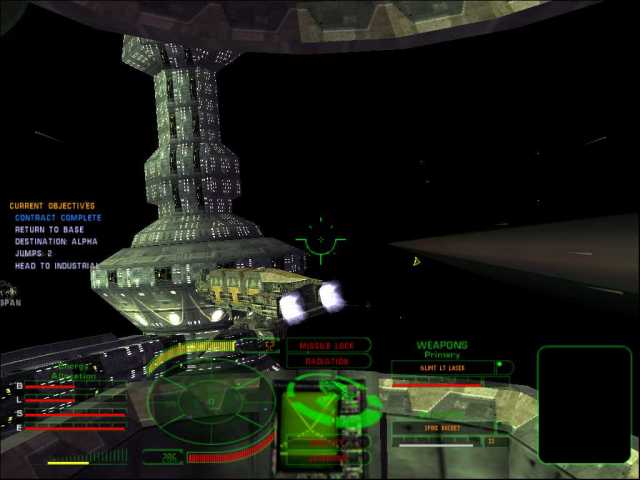This screenshot has height=480, width=640.
Task: Open the Current Objectives tracker
Action: pos(53,206)
